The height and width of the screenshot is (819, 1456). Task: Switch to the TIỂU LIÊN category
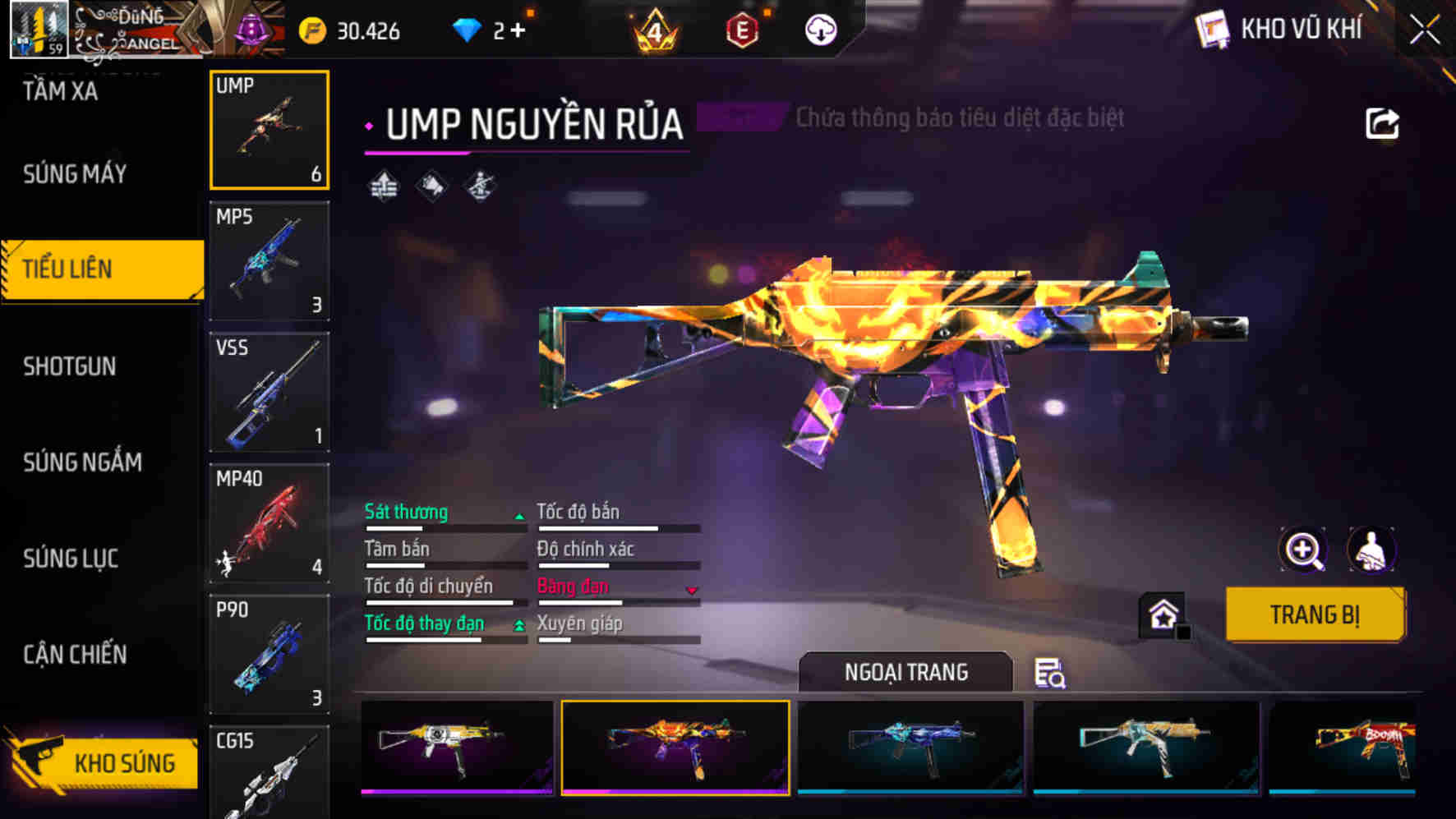(x=102, y=269)
